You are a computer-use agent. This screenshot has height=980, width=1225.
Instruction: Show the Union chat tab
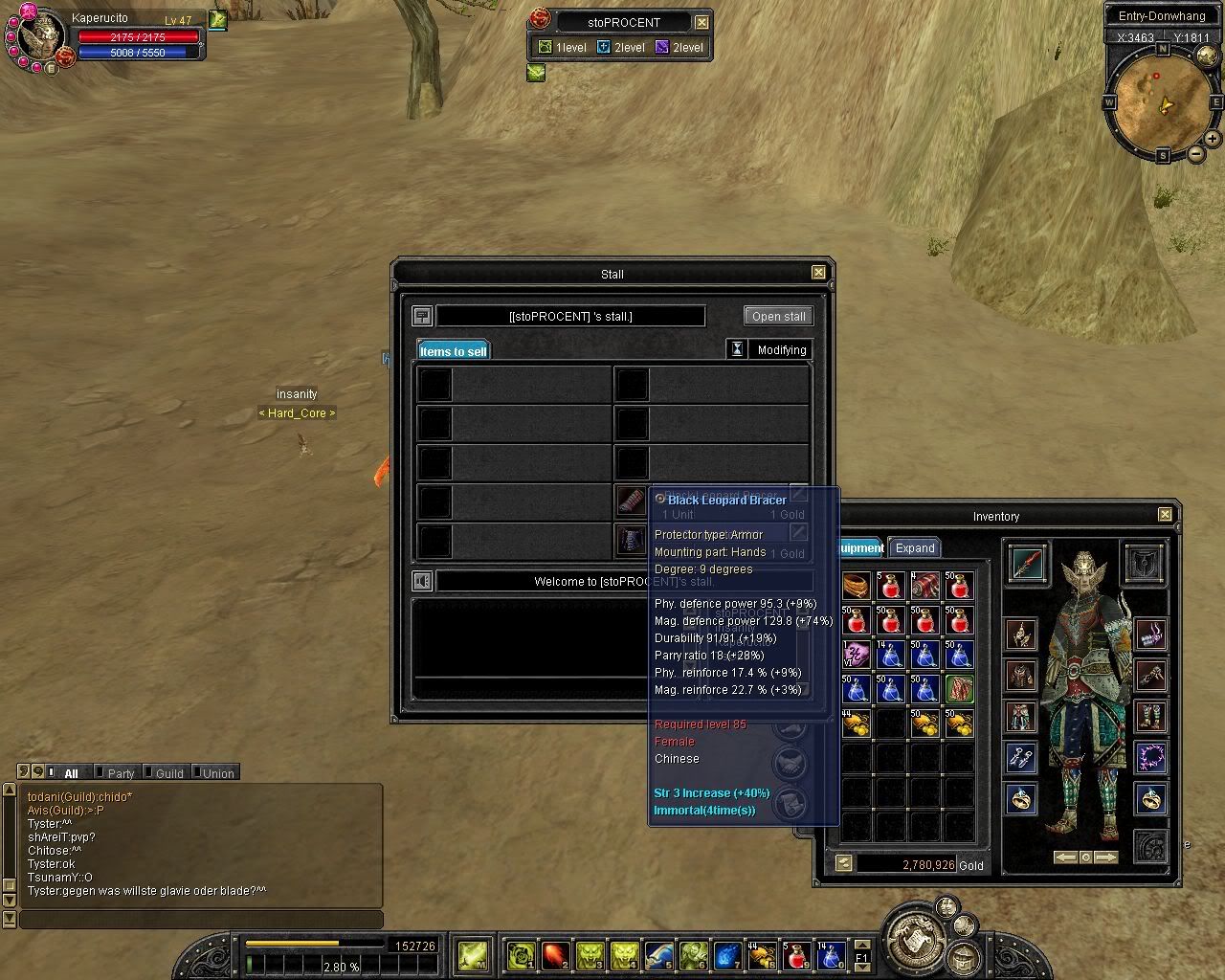pyautogui.click(x=217, y=773)
